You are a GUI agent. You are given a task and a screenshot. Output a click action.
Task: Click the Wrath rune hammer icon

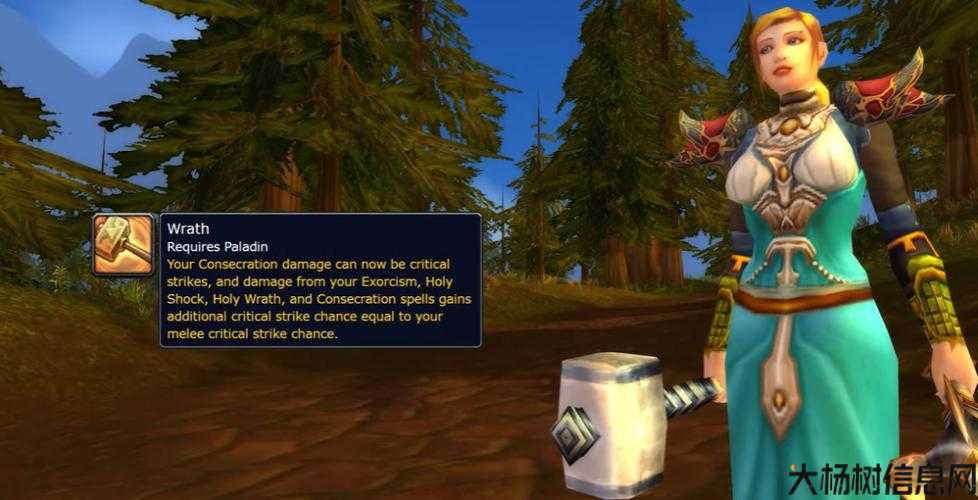tap(124, 246)
